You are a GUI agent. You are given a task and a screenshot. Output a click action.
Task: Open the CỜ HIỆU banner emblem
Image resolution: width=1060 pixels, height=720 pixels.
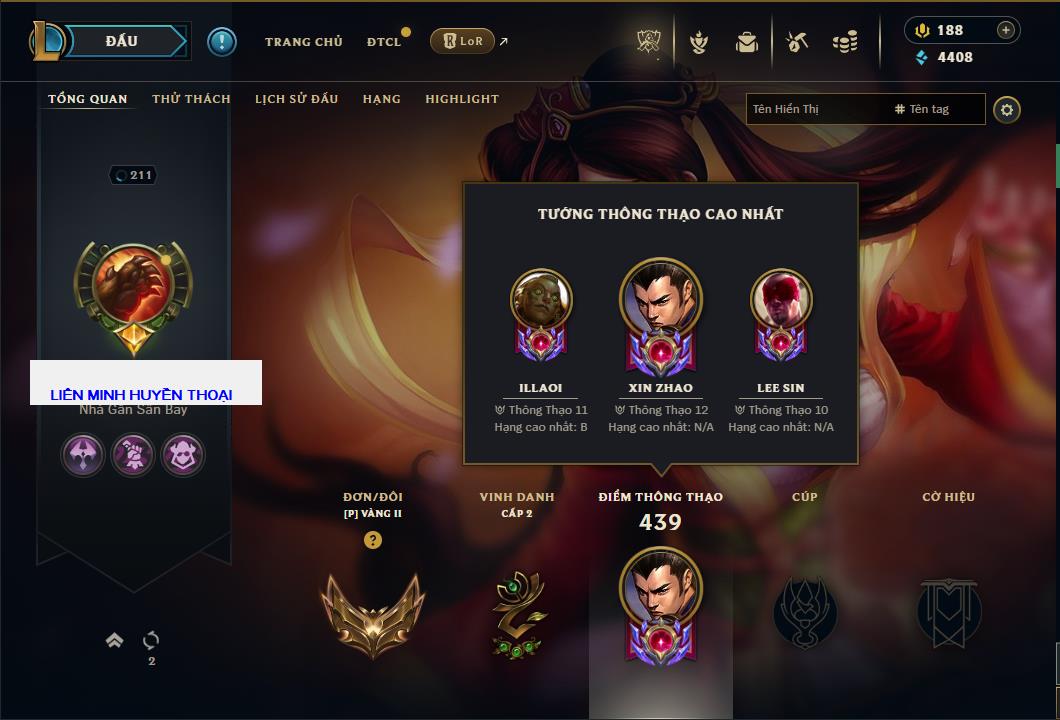click(948, 610)
